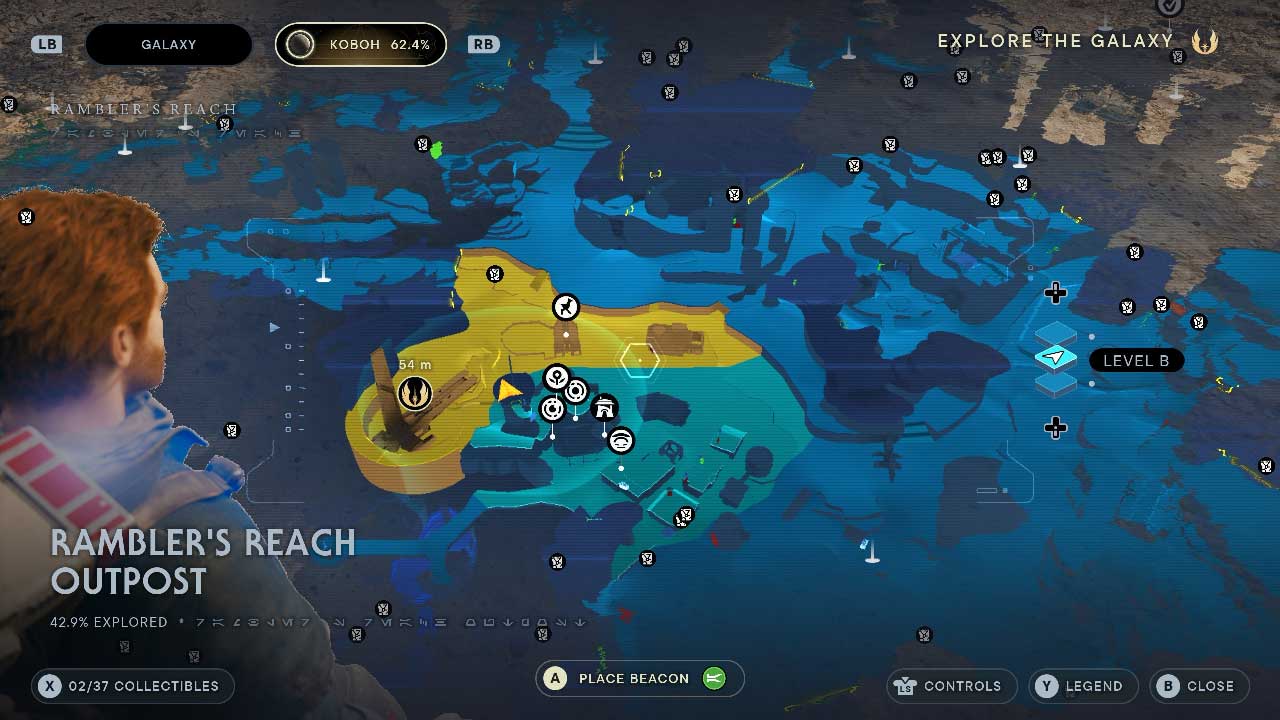The width and height of the screenshot is (1280, 720).
Task: Select the striped circle map marker
Action: tap(621, 440)
